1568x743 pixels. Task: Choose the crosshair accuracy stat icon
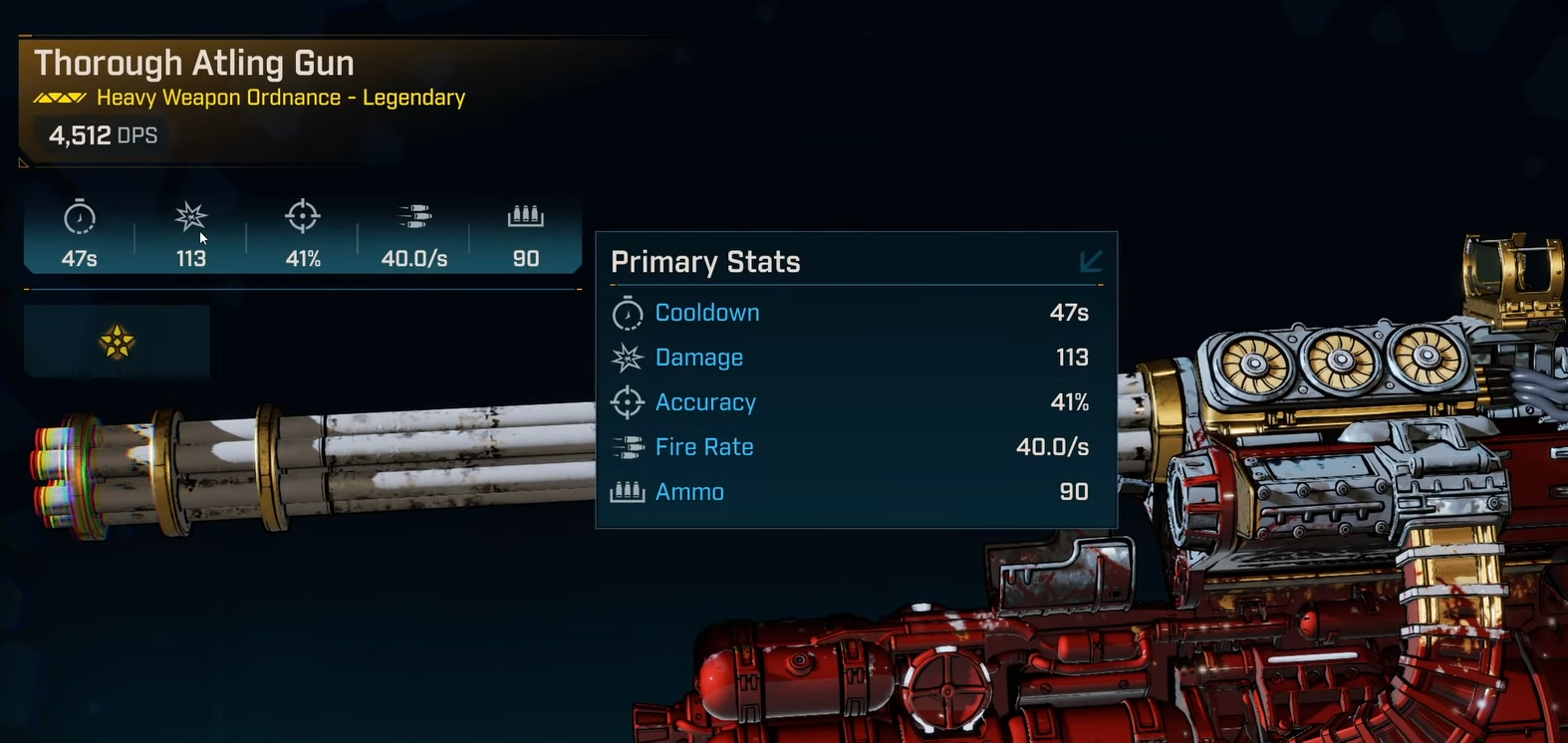pyautogui.click(x=303, y=216)
